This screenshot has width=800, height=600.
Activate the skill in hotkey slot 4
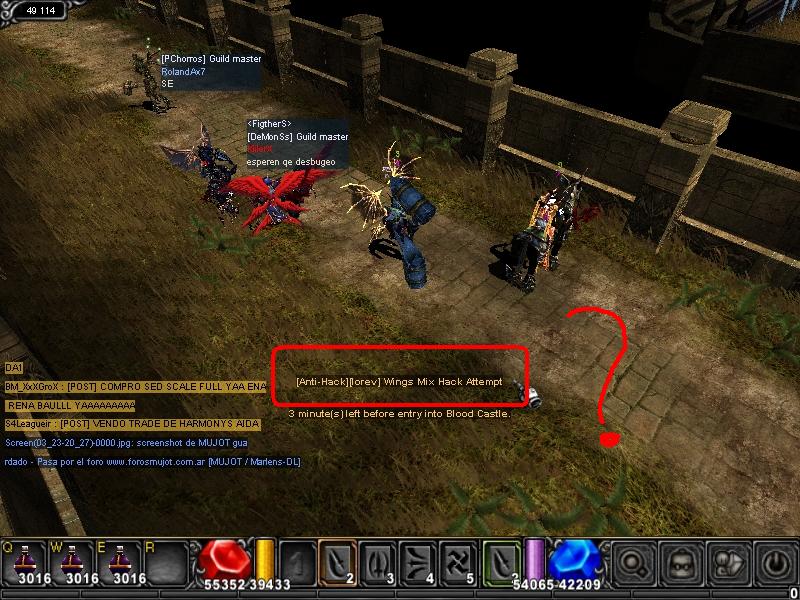coord(419,561)
